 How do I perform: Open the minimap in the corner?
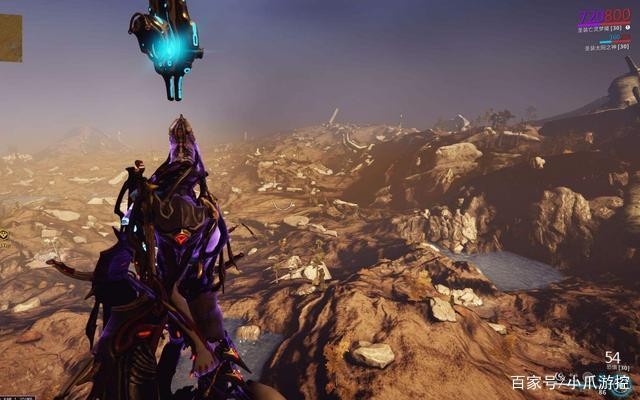(x=10, y=38)
